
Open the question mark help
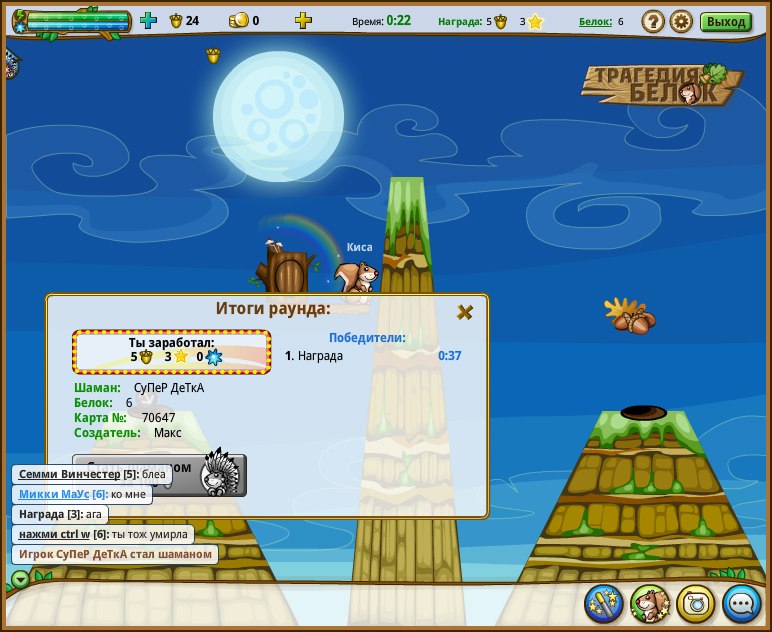(x=653, y=21)
